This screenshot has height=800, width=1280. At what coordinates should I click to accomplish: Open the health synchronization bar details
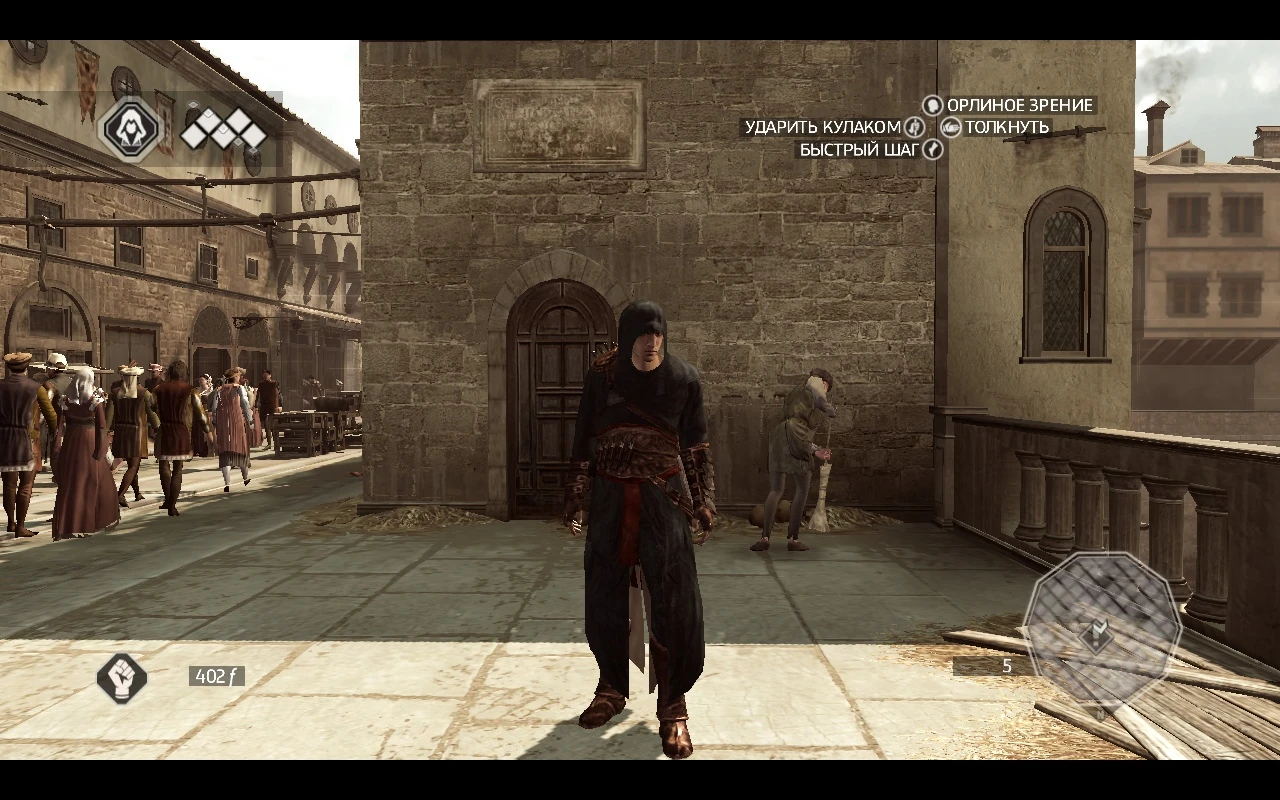(225, 127)
